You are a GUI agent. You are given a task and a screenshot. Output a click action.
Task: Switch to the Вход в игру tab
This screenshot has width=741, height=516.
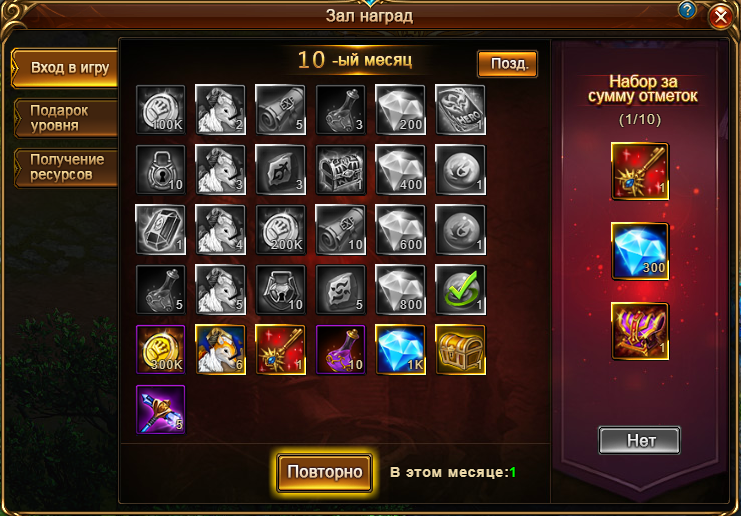62,68
